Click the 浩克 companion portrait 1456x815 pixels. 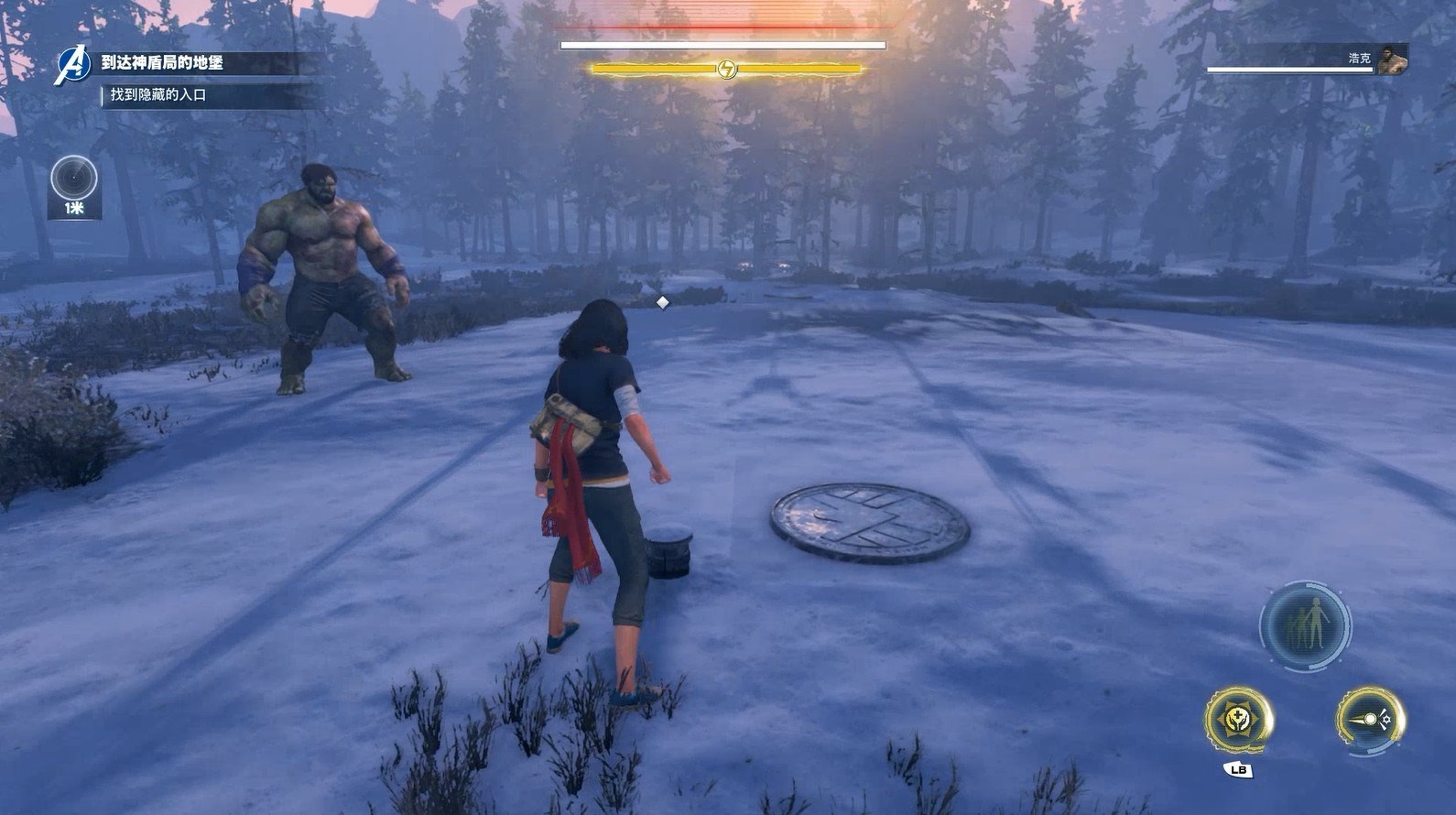click(x=1390, y=60)
